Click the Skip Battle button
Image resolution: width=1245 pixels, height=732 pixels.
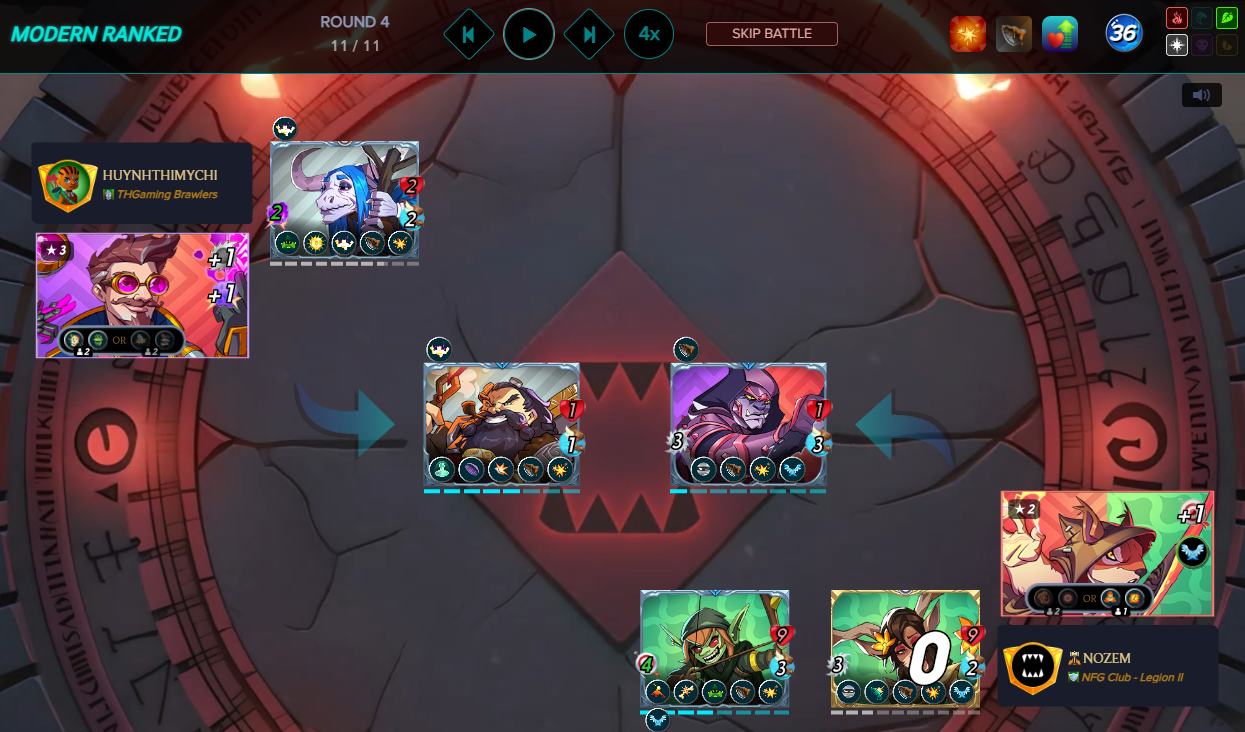click(771, 34)
